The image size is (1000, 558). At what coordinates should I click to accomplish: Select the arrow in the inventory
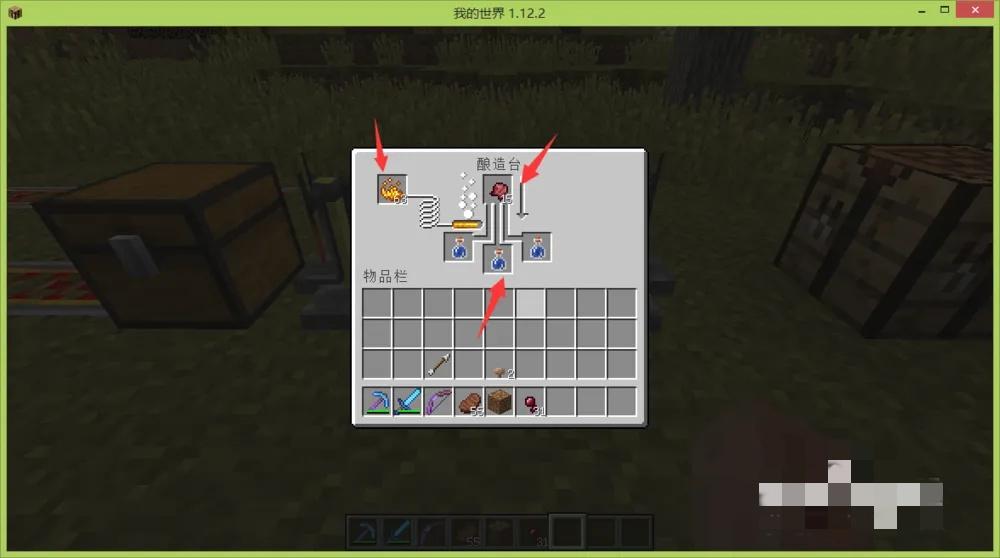pos(438,364)
